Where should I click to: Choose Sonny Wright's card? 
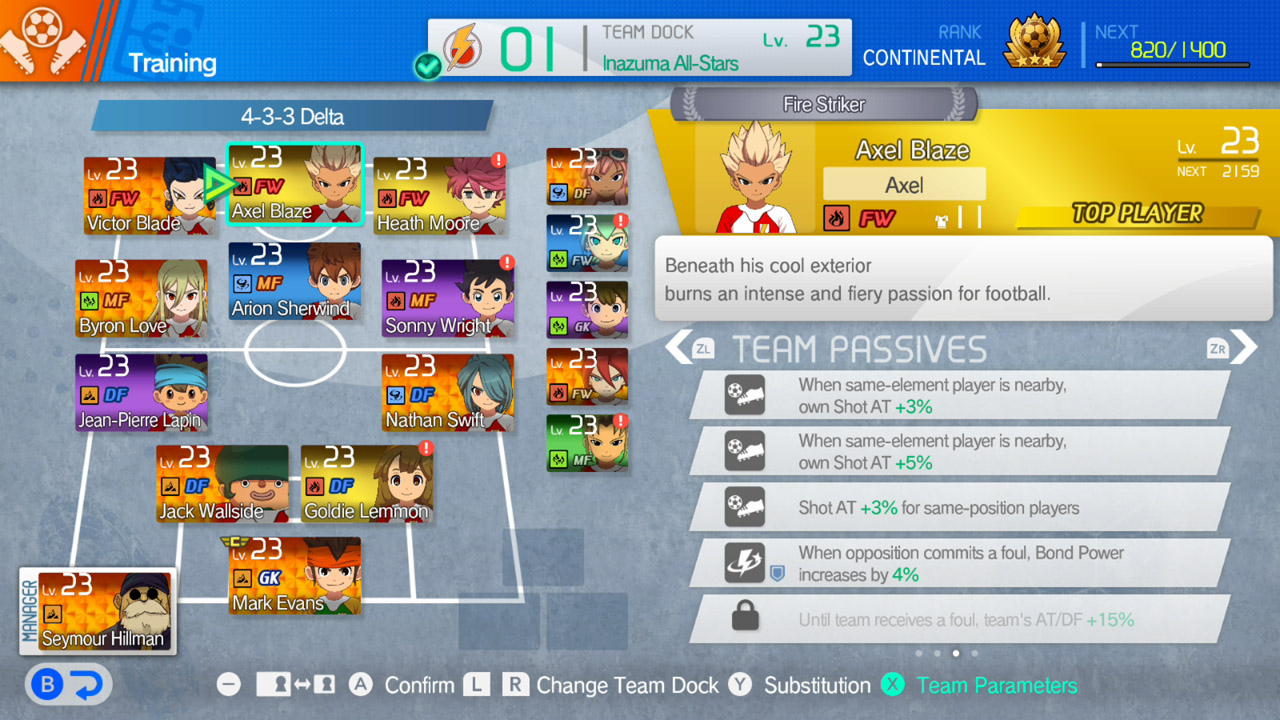pyautogui.click(x=447, y=298)
